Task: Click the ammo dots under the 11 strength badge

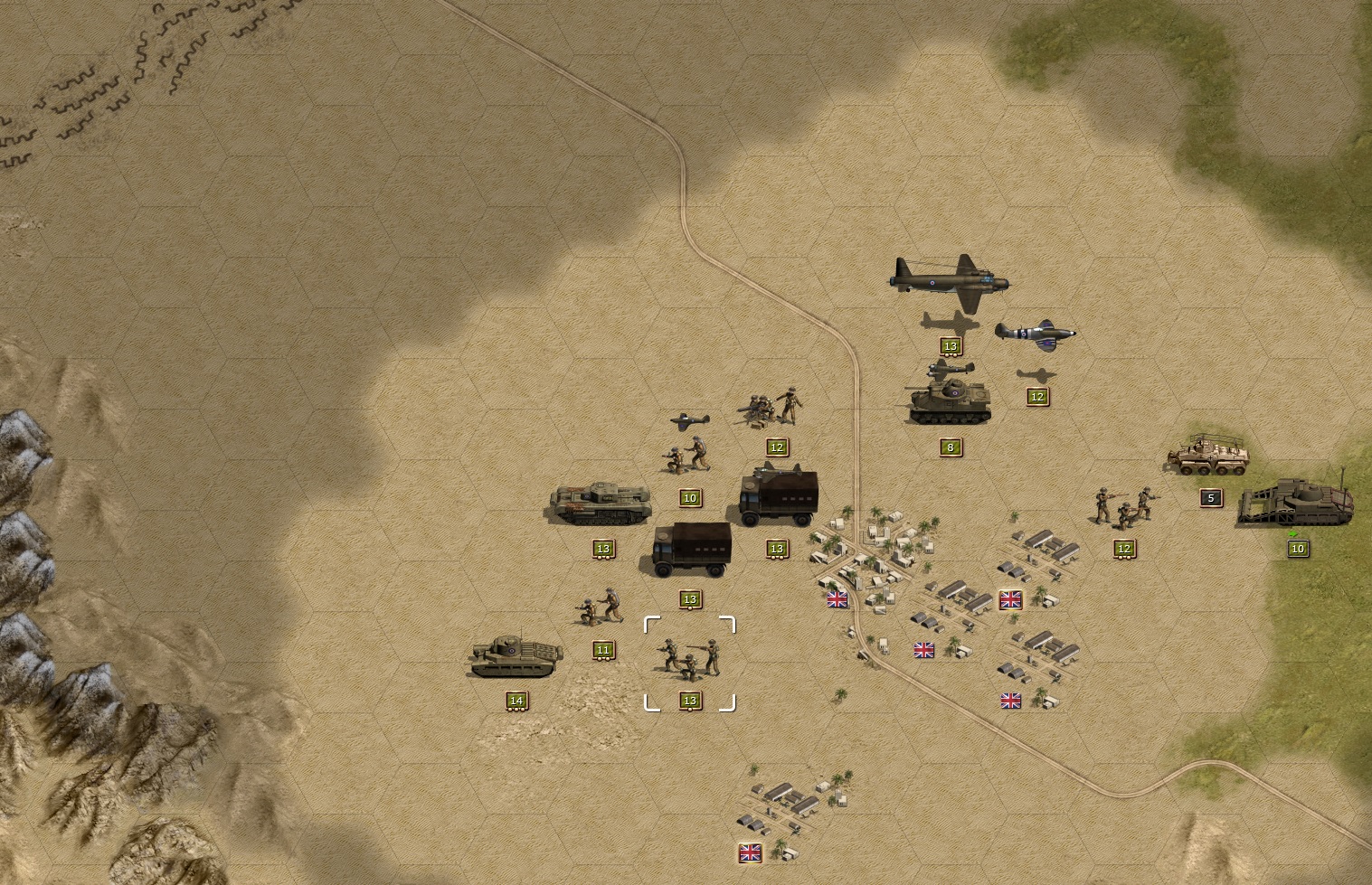Action: point(602,660)
